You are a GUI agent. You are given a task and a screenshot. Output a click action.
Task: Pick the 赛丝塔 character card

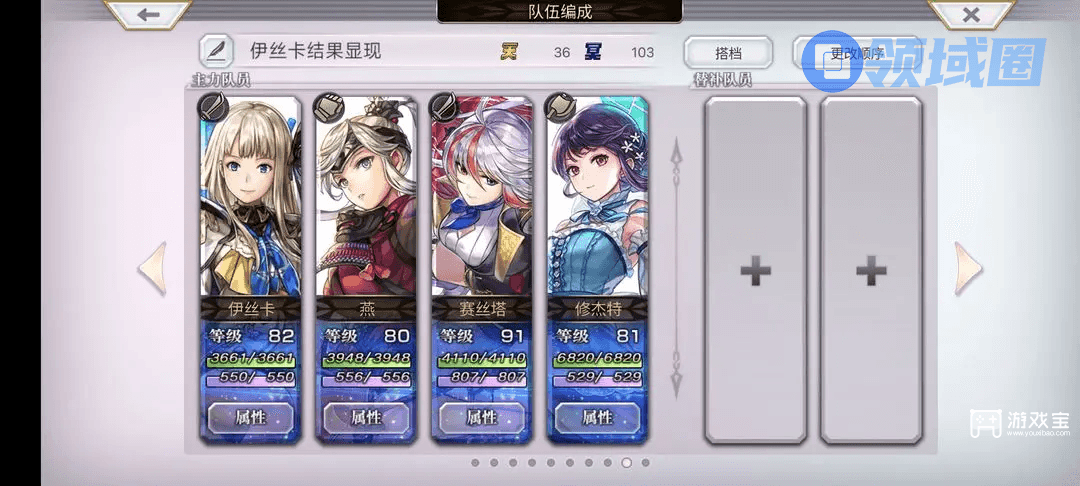pos(482,200)
